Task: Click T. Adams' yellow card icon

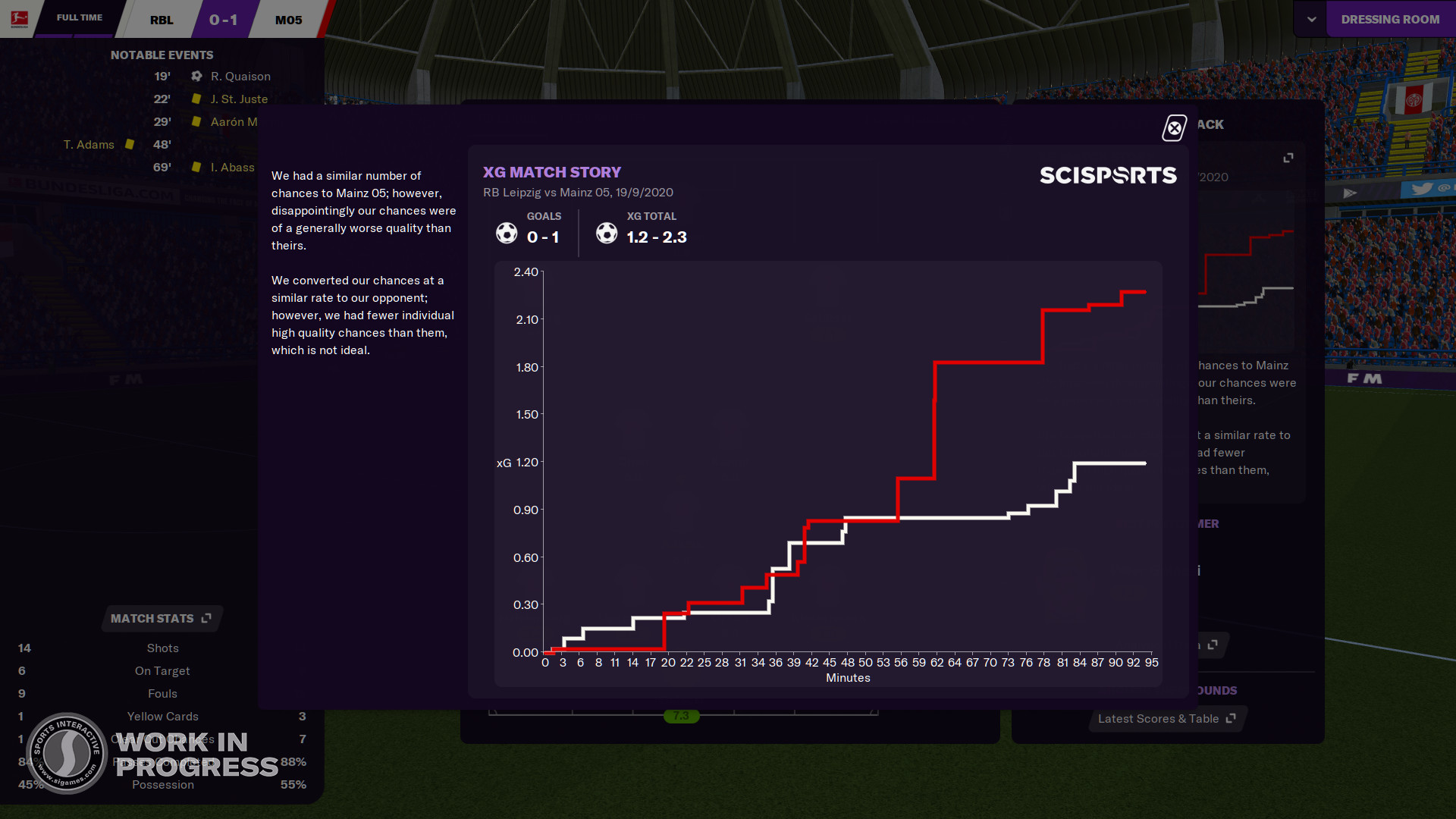Action: click(130, 144)
